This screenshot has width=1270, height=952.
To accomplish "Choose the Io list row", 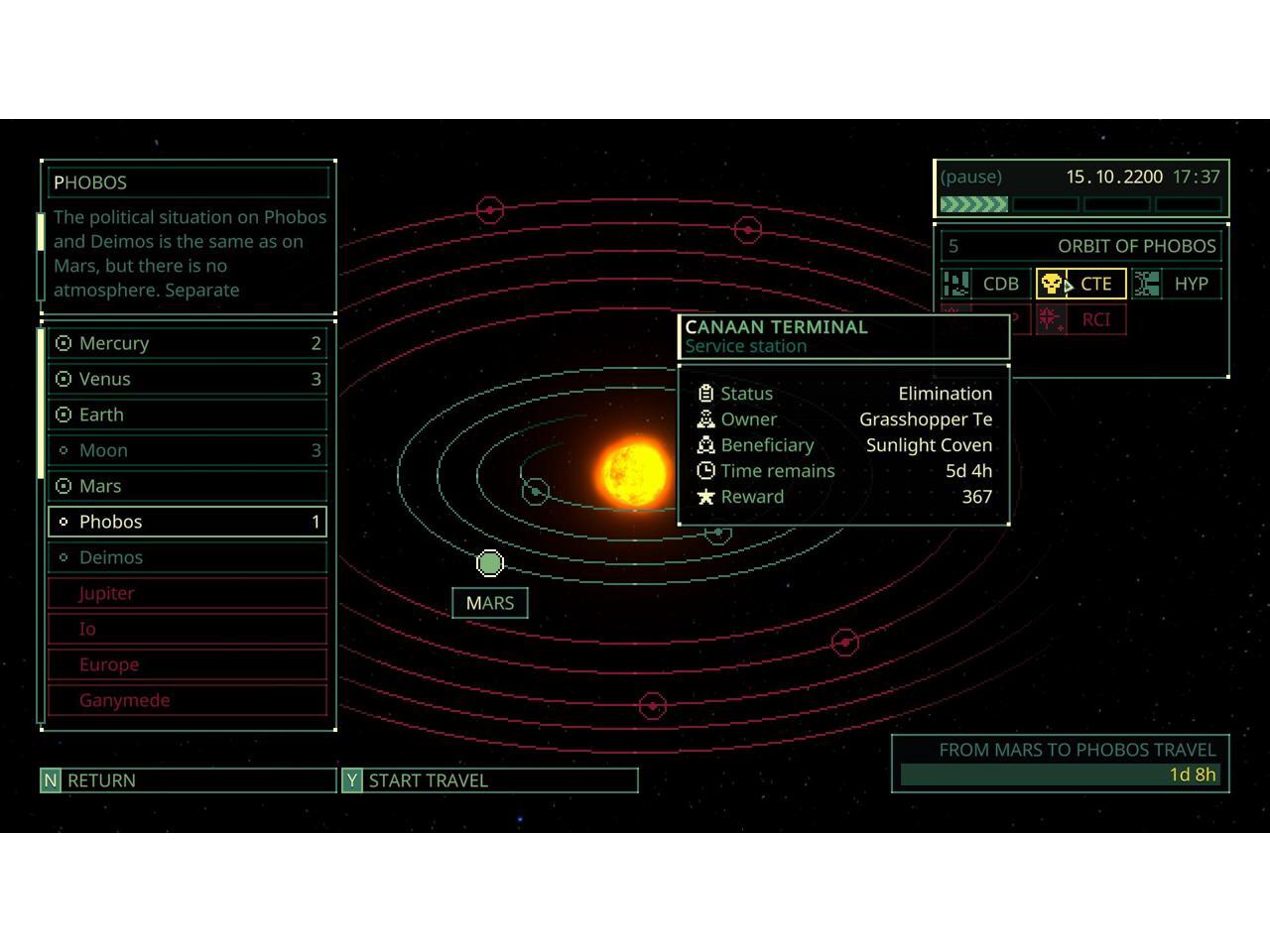I will point(188,629).
